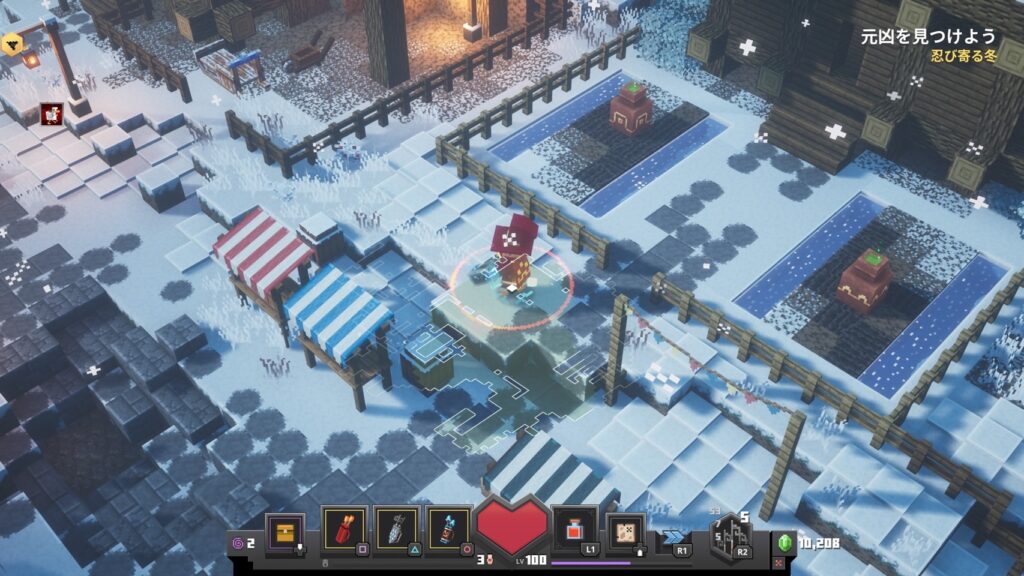The width and height of the screenshot is (1024, 576).
Task: Drink the red health potion
Action: pos(575,528)
